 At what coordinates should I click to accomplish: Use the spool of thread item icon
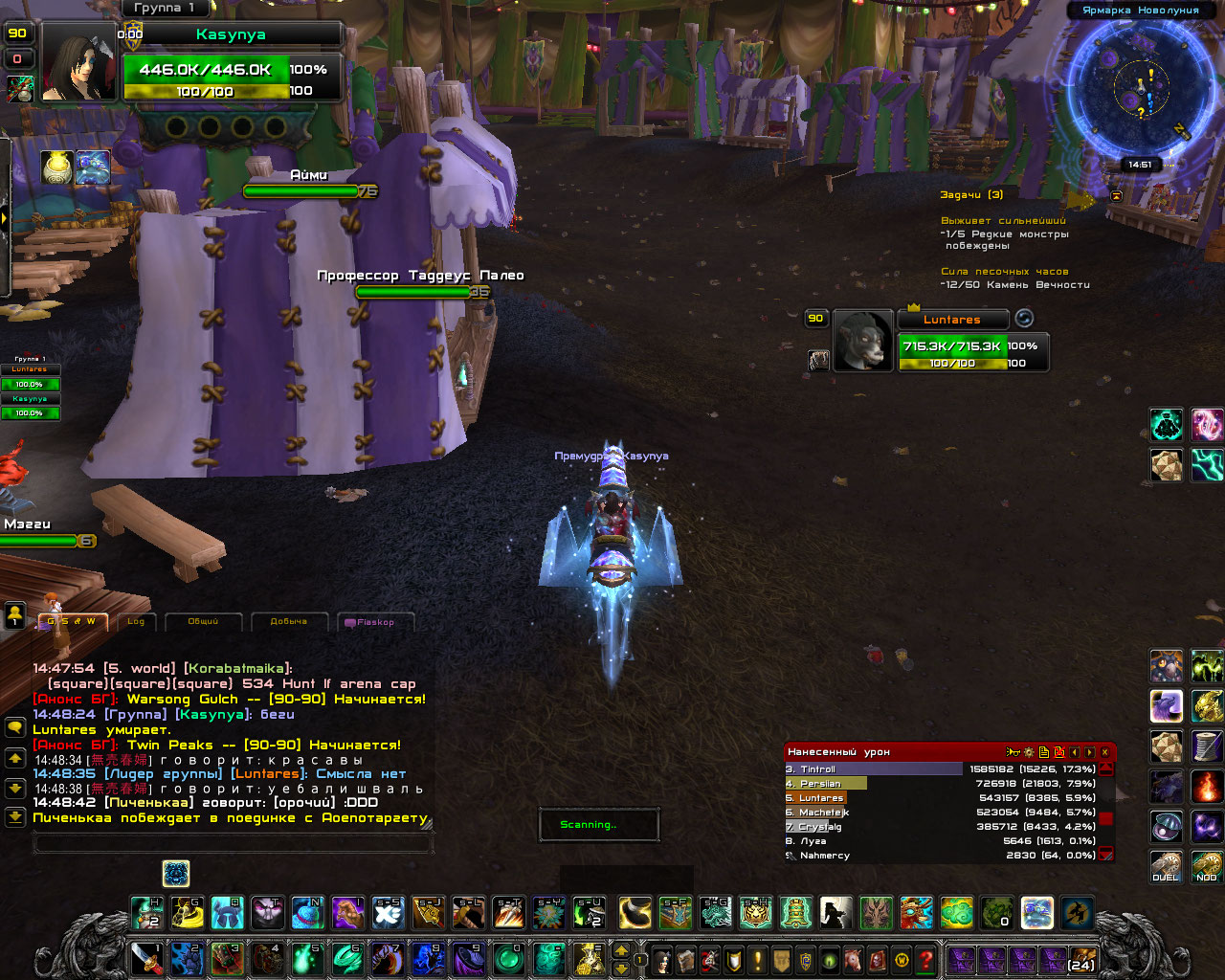[x=1207, y=746]
